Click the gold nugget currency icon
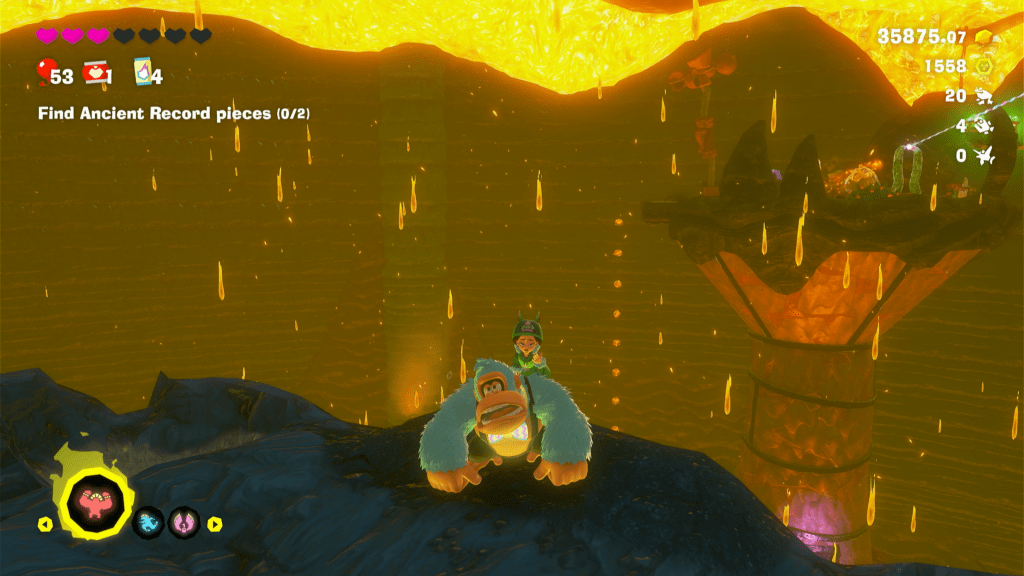 985,37
